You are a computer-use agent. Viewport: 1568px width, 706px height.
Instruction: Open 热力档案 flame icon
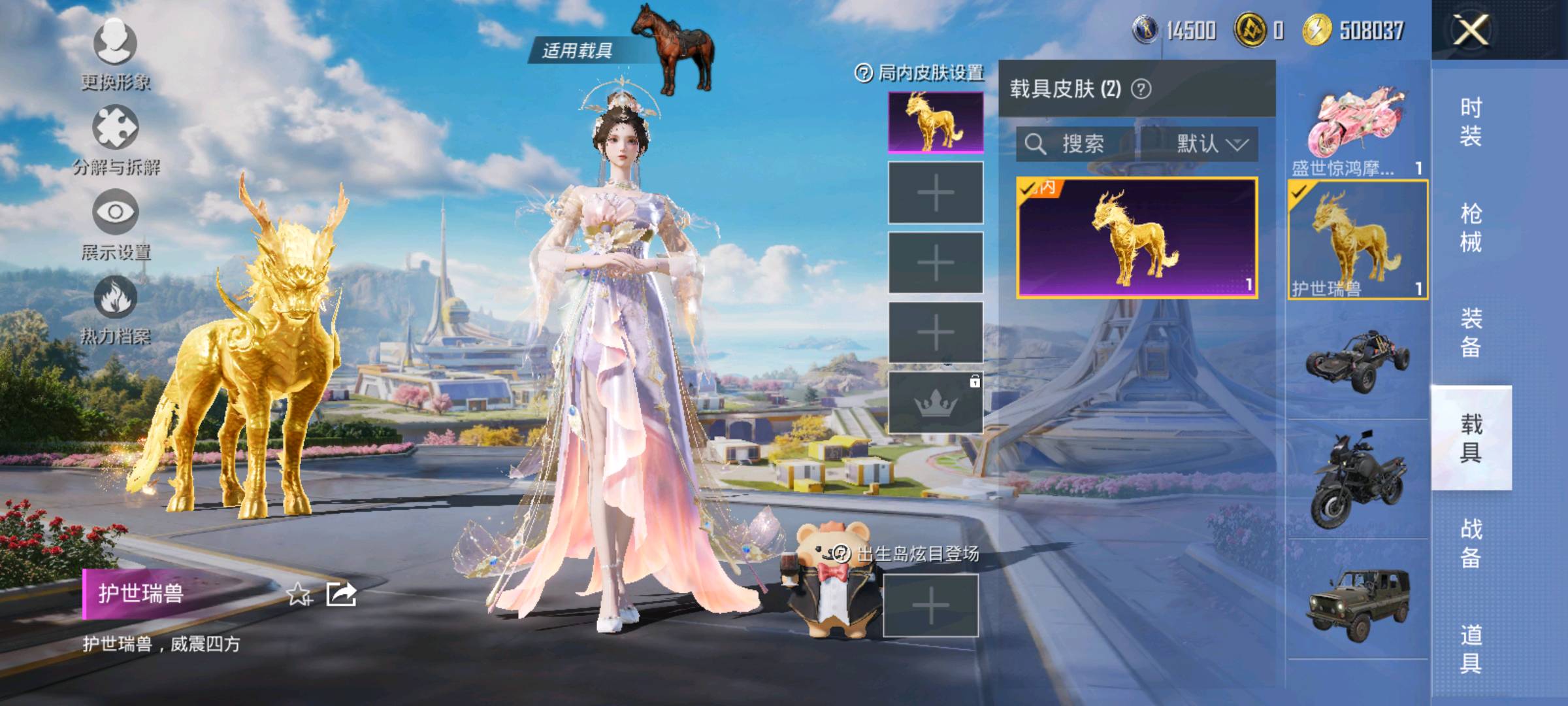(x=116, y=297)
